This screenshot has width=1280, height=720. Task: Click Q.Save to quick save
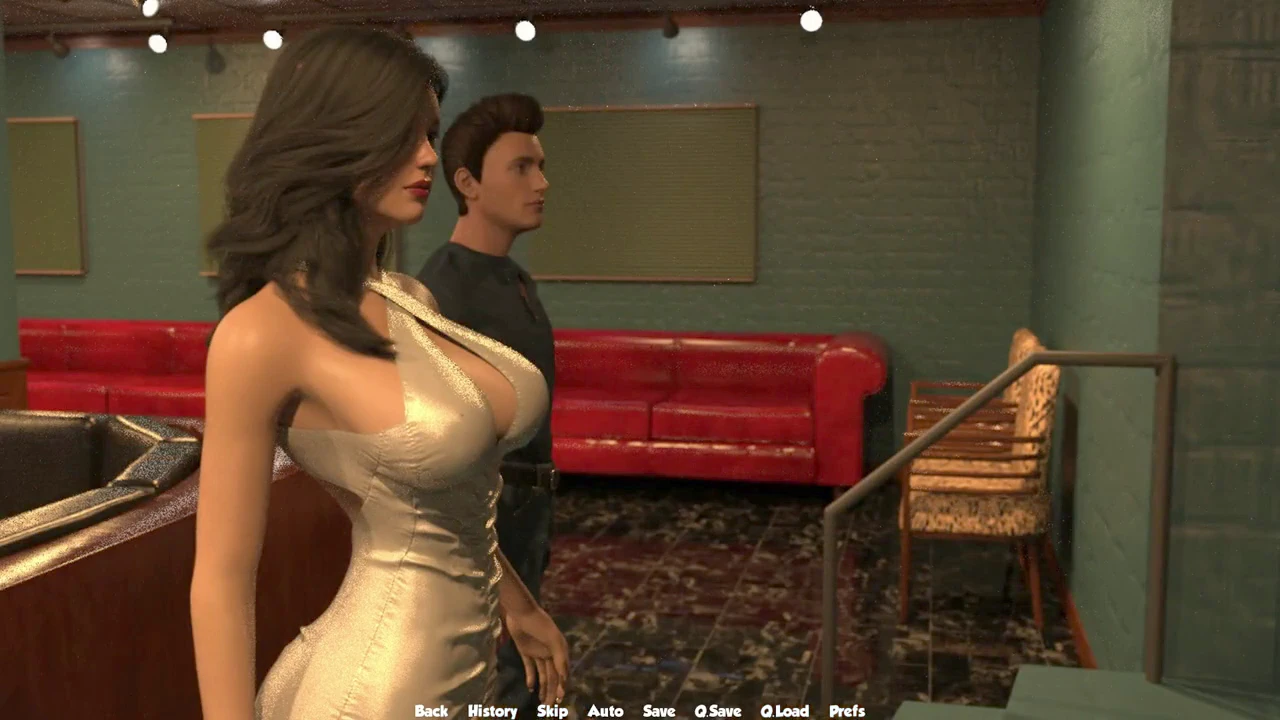pyautogui.click(x=718, y=711)
